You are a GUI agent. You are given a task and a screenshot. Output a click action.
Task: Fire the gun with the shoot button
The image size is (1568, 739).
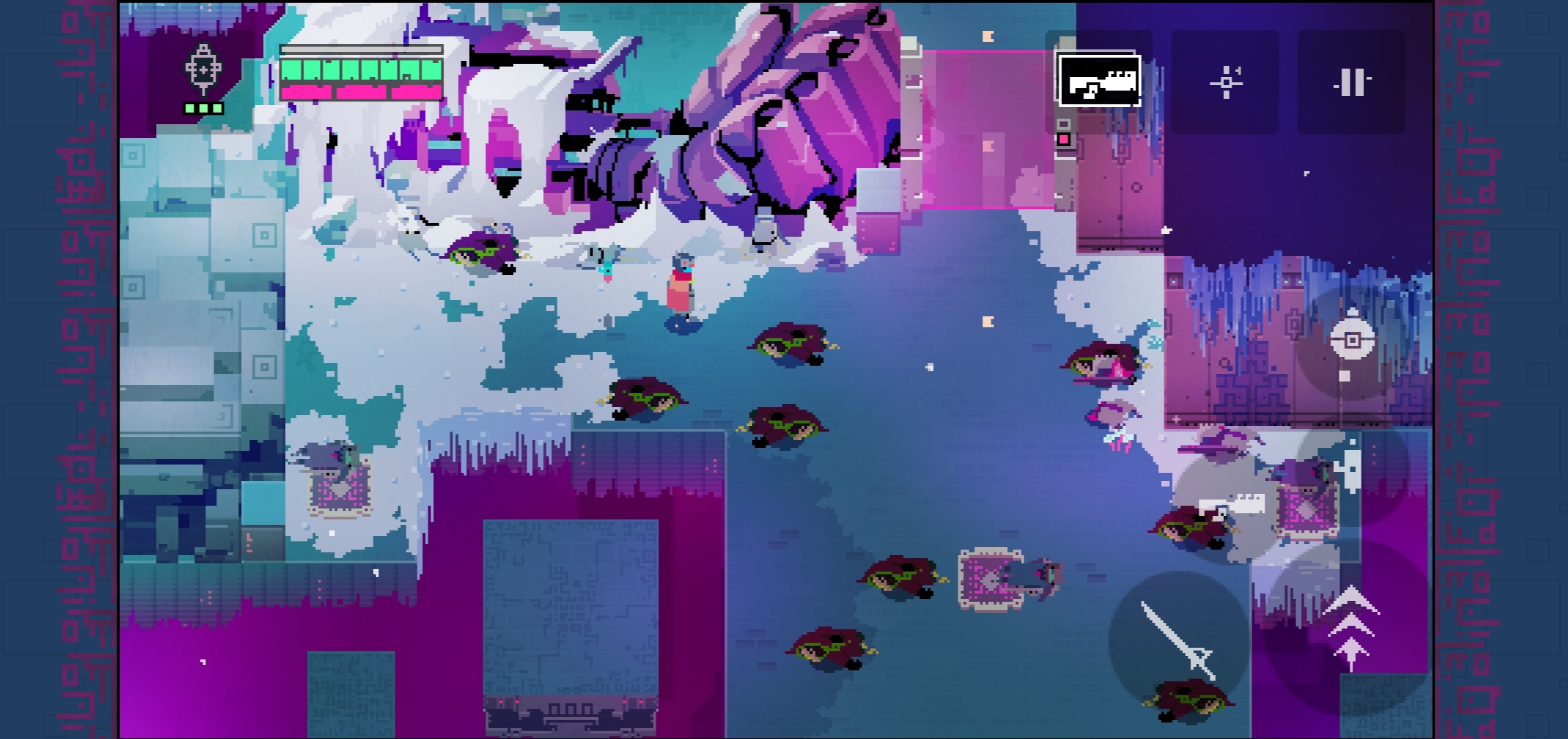pyautogui.click(x=1229, y=506)
